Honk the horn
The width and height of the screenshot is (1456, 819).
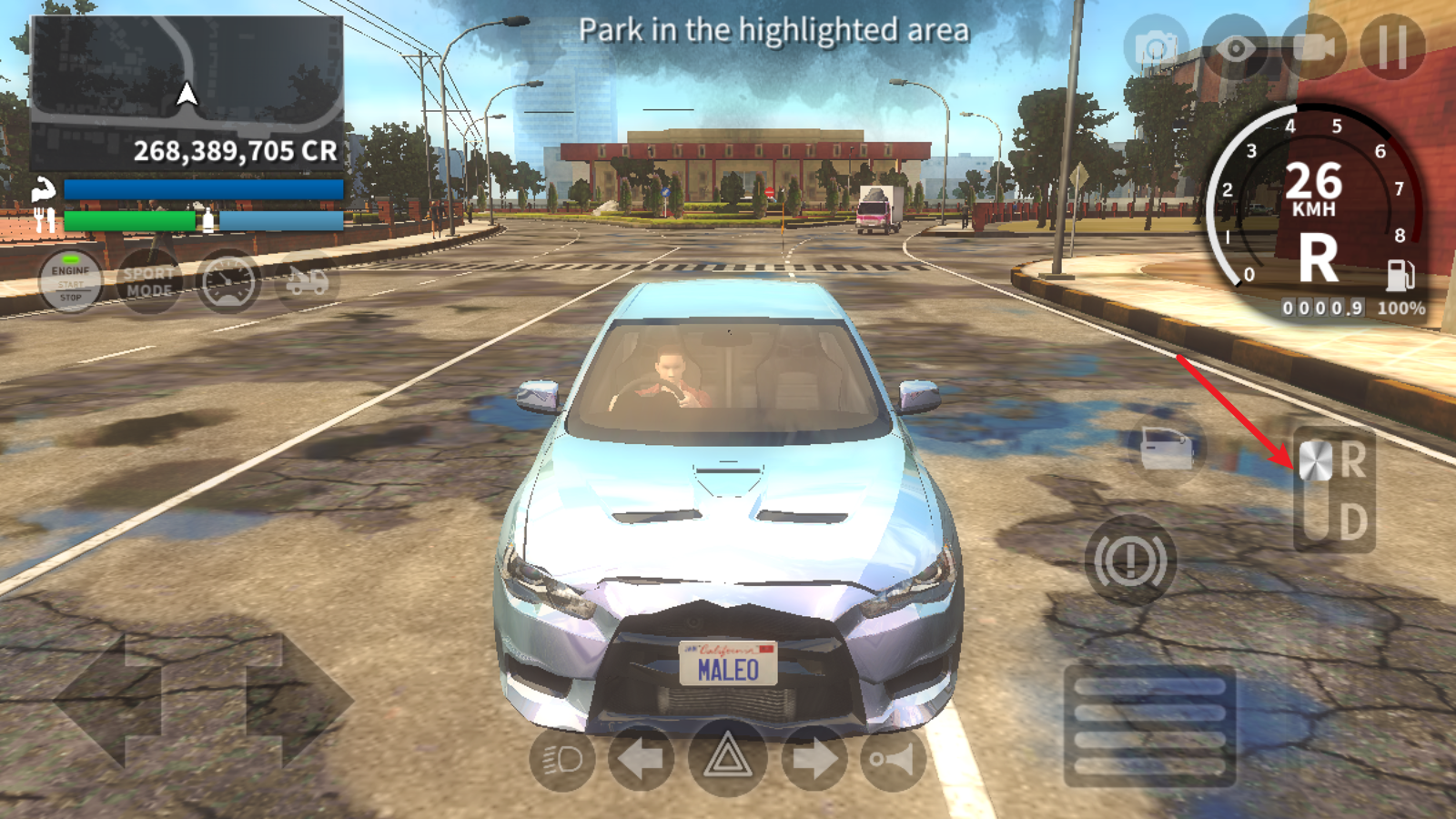click(893, 758)
